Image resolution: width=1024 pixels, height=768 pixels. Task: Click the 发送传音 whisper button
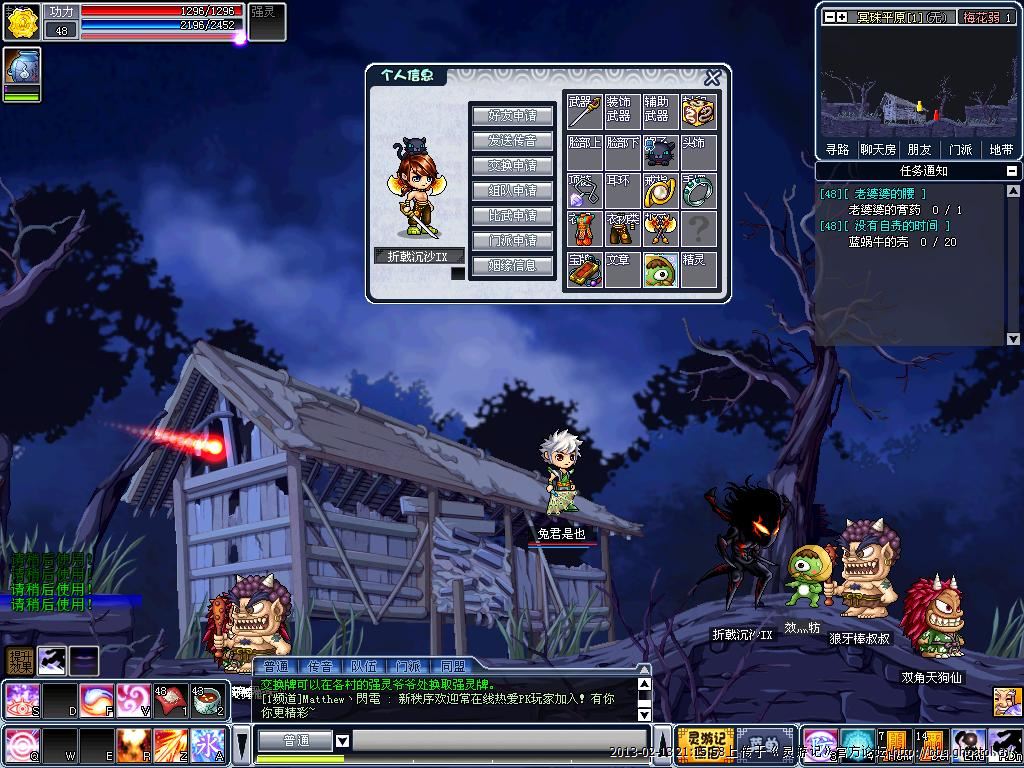click(512, 140)
